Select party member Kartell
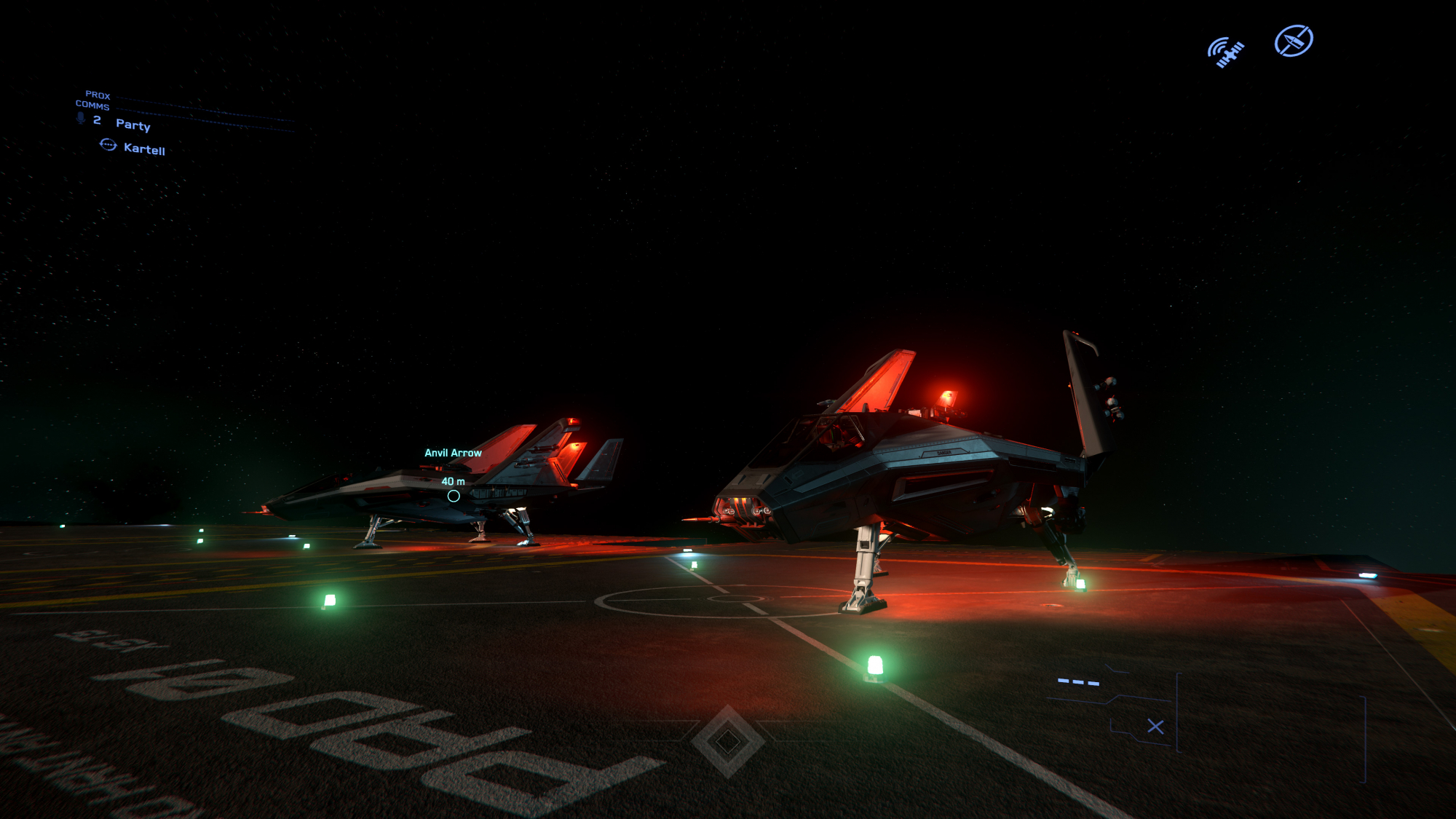This screenshot has width=1456, height=819. pos(144,149)
